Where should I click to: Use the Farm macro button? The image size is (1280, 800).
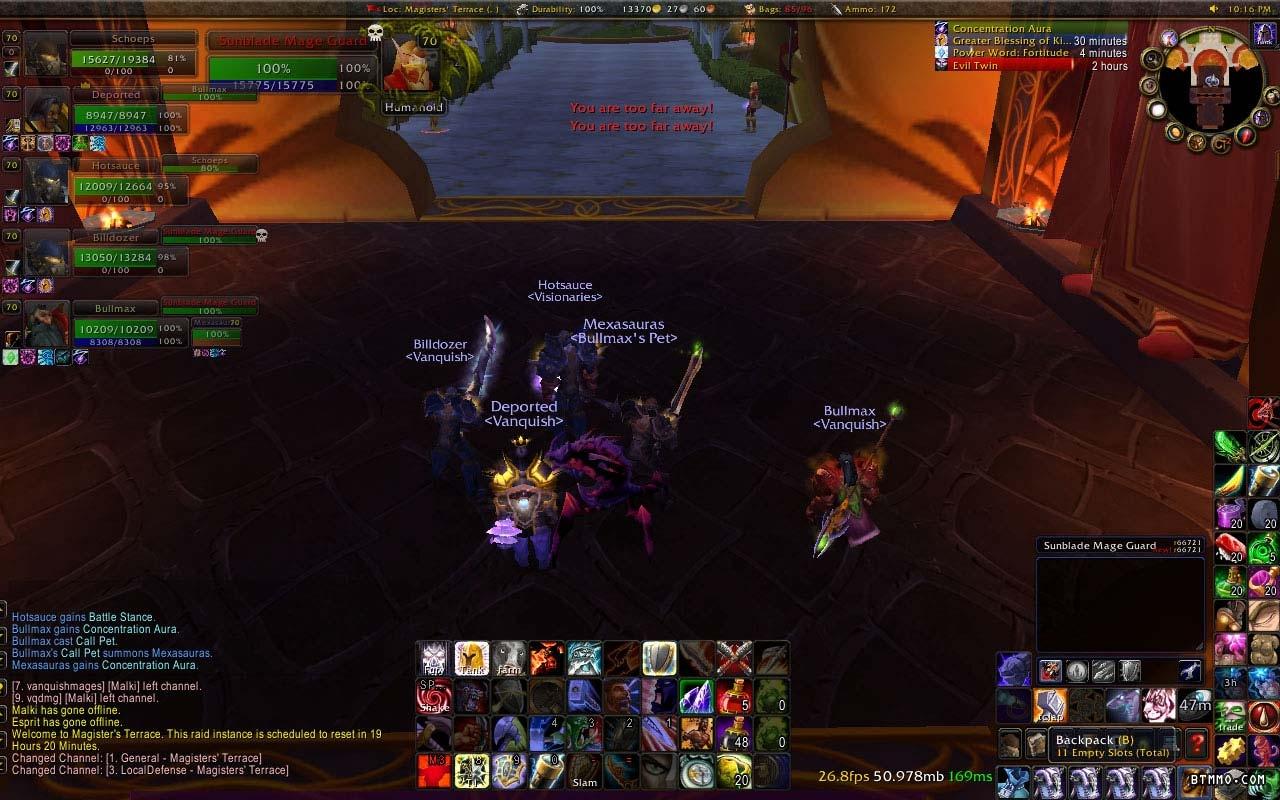pyautogui.click(x=509, y=658)
